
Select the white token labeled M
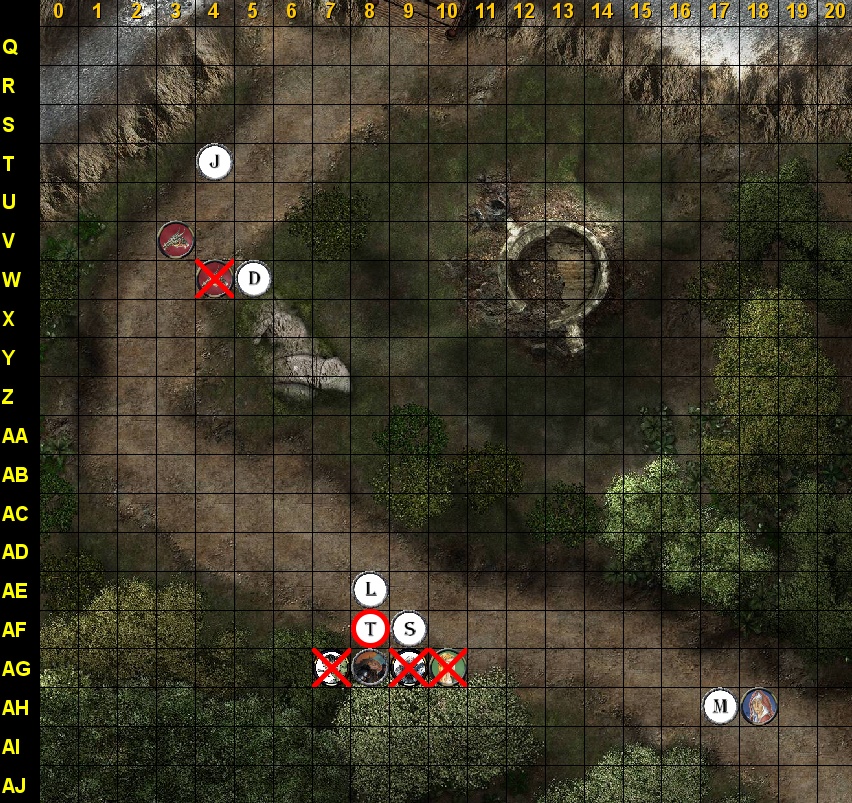[x=720, y=707]
